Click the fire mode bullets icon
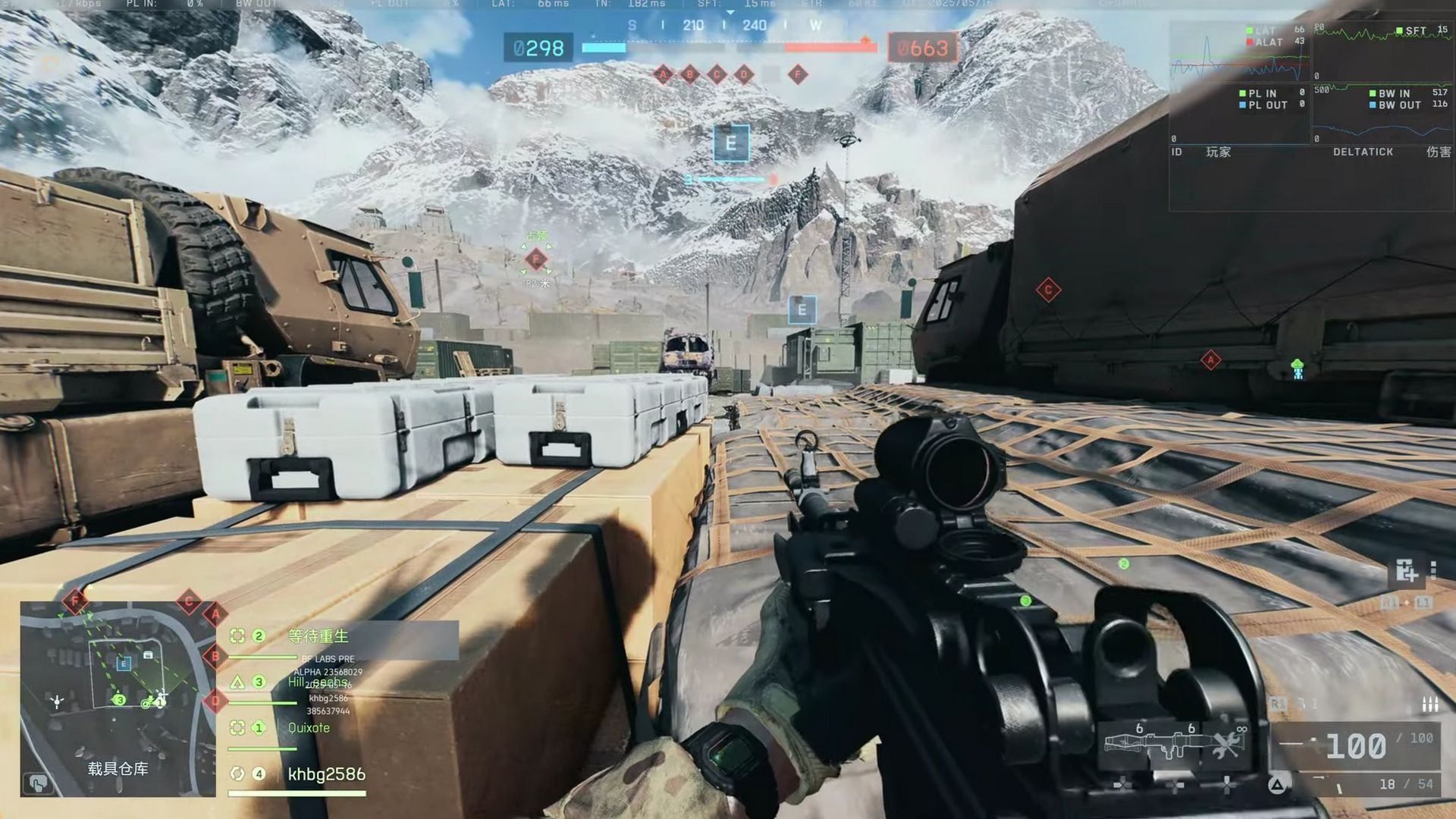The image size is (1456, 819). (1429, 704)
